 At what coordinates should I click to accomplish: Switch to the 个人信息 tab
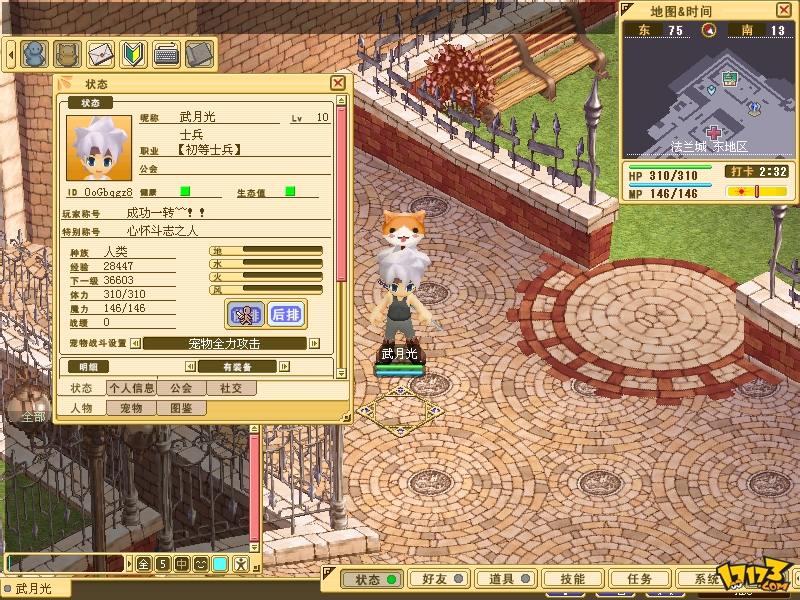pos(131,388)
